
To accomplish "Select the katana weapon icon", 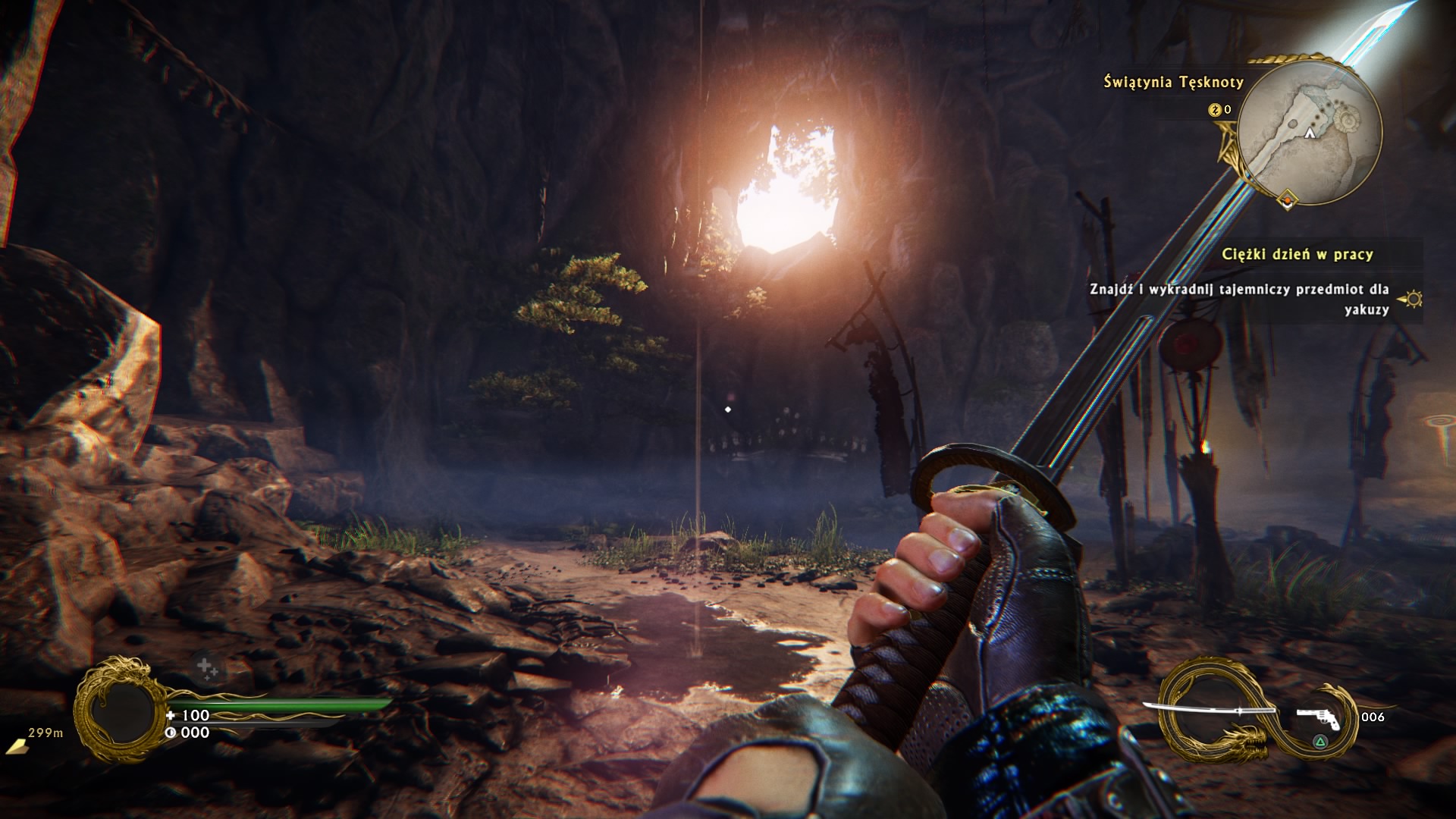I will point(1209,711).
